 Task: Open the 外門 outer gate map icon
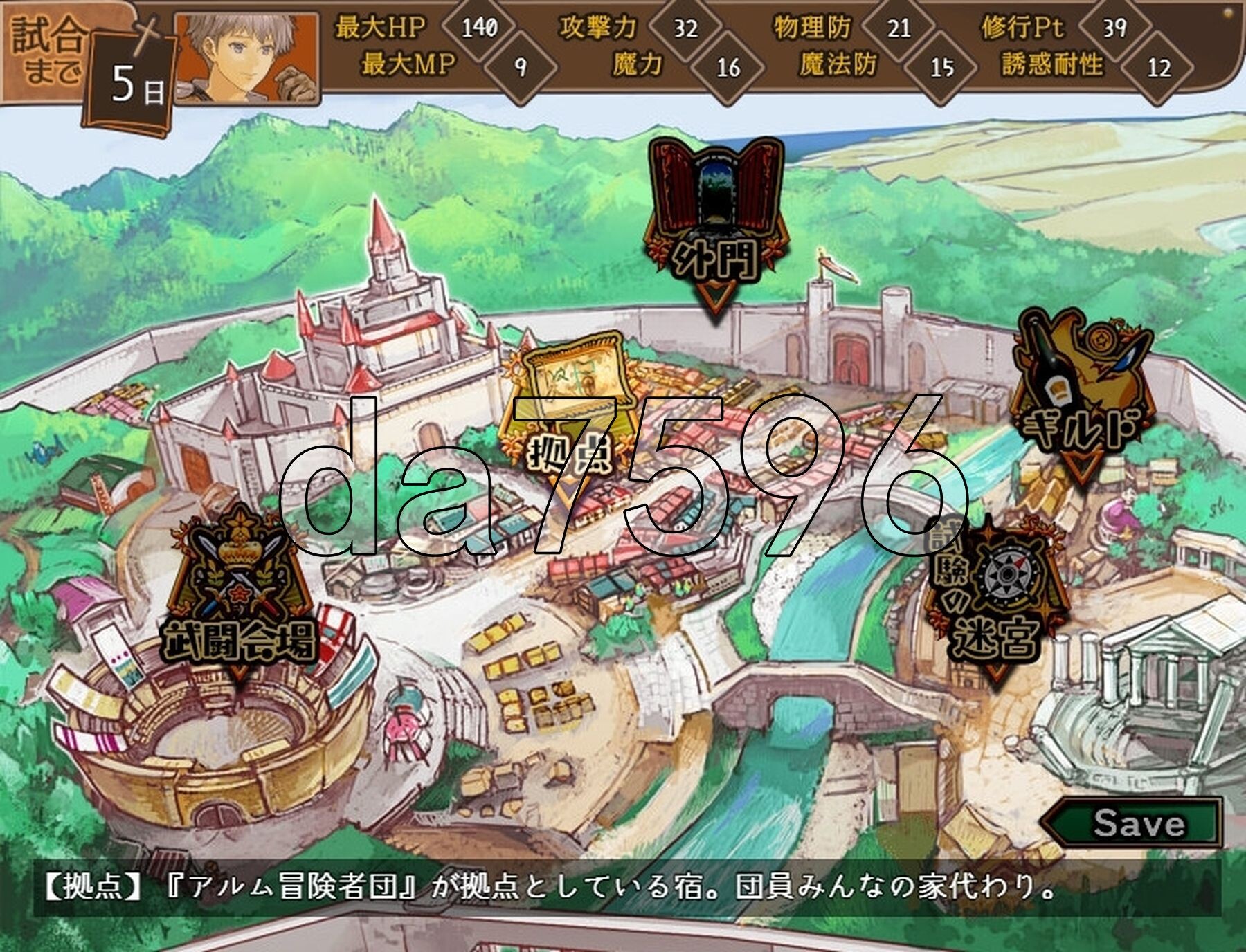point(716,208)
